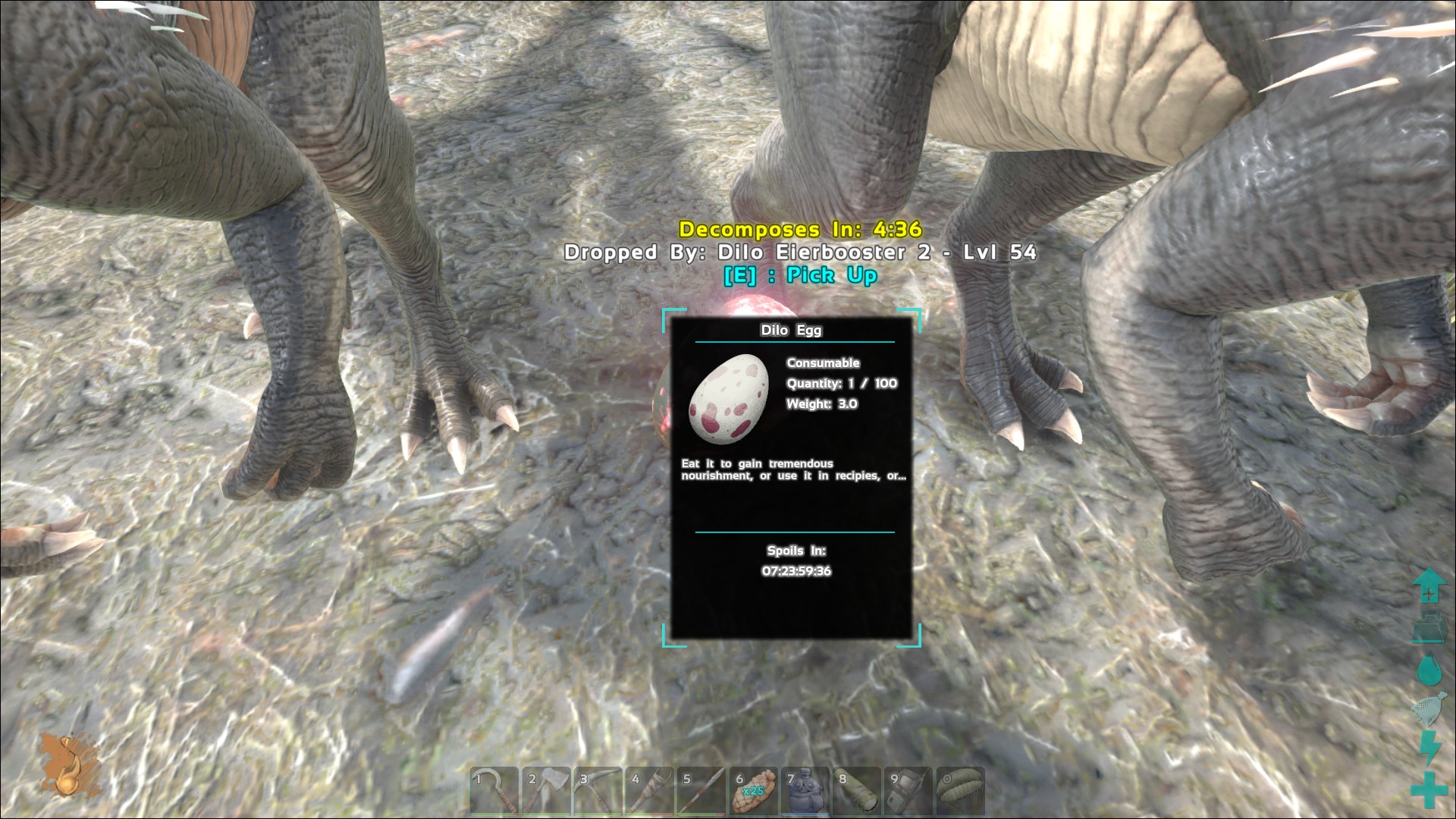The image size is (1456, 819).
Task: Select the water jar in slot 7
Action: coord(805,791)
